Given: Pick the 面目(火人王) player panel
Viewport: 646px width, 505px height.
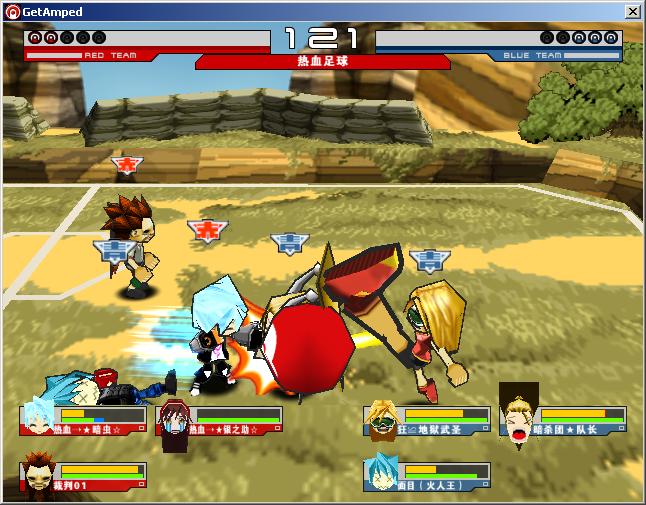Looking at the screenshot, I should click(x=428, y=475).
